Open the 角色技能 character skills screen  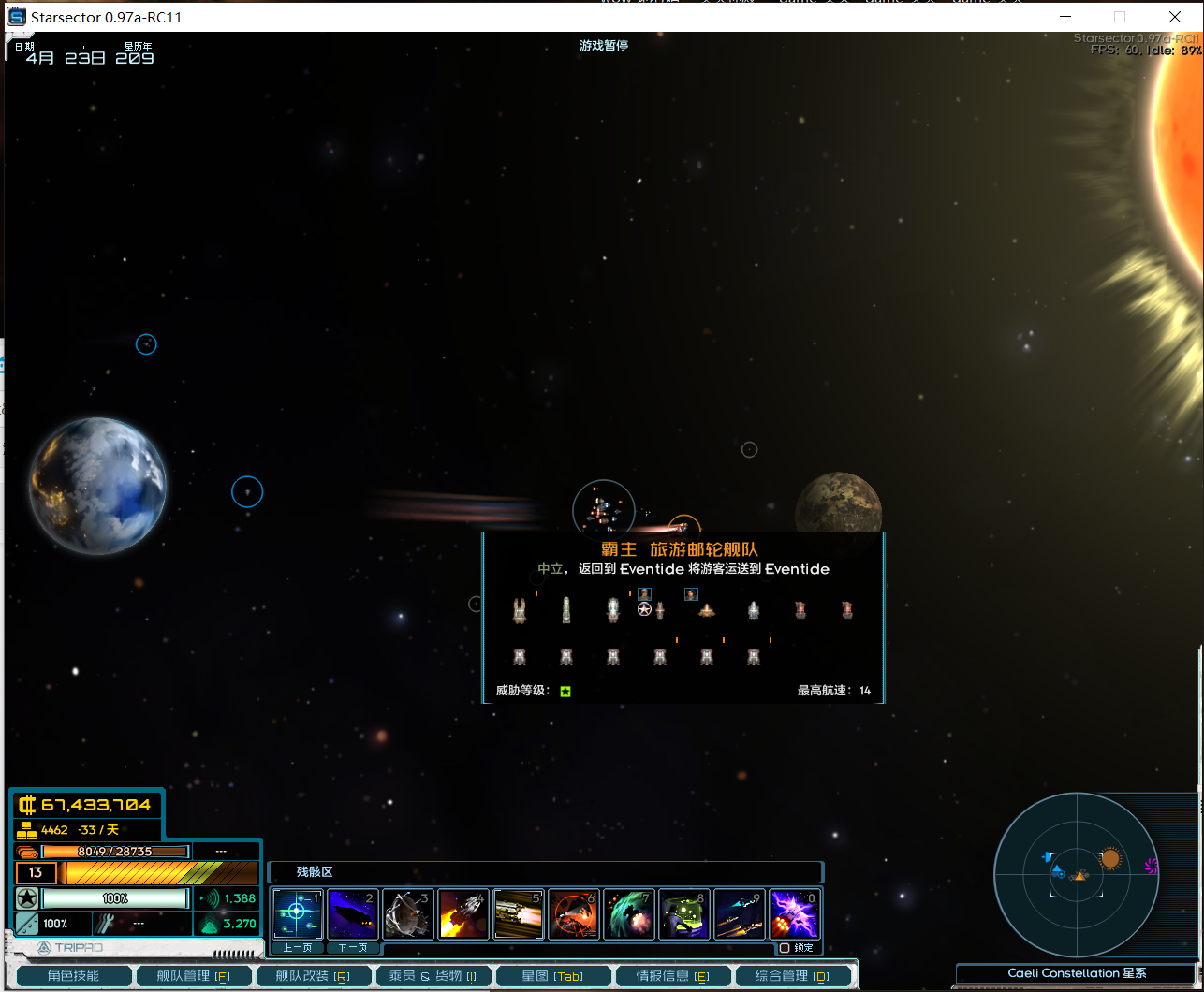[73, 976]
